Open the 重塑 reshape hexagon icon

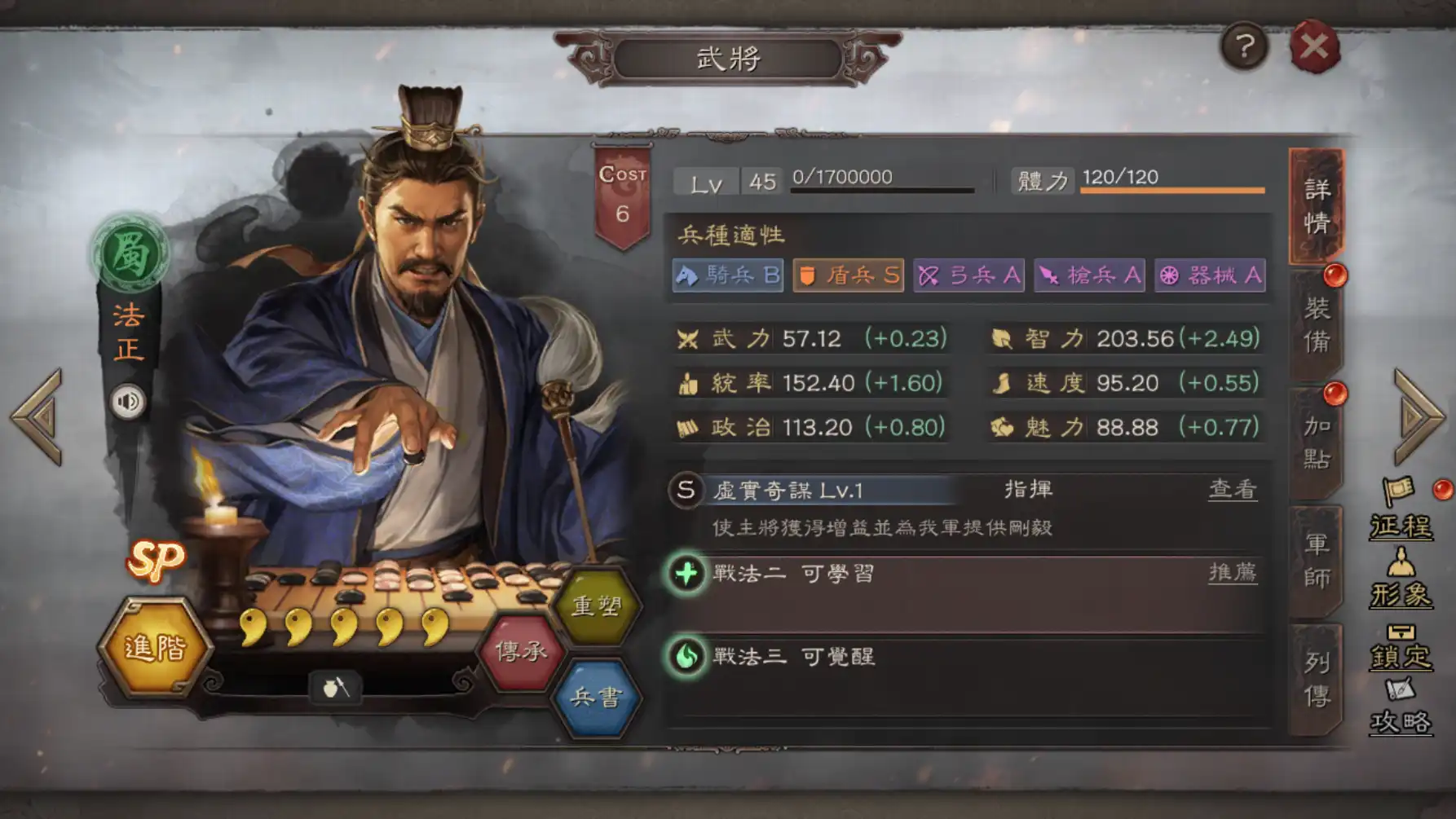point(596,605)
